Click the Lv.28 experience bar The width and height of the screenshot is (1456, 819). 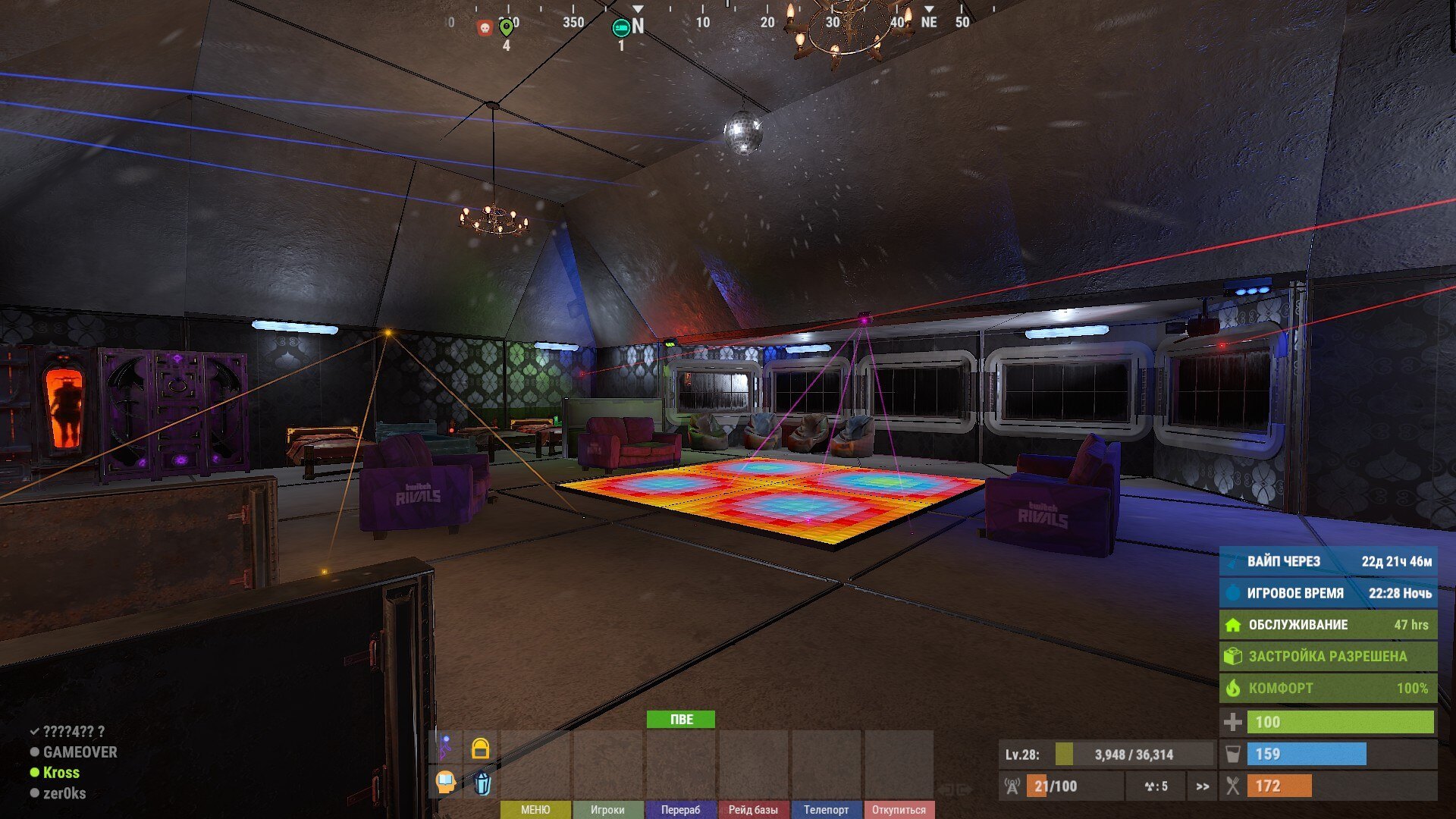tap(1106, 755)
